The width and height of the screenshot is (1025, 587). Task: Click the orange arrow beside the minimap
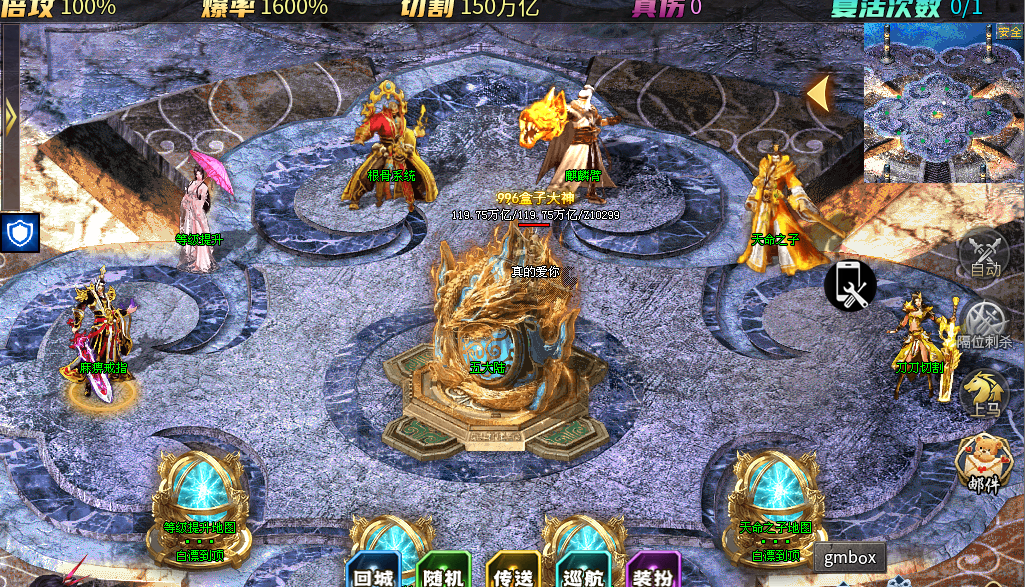click(x=819, y=94)
